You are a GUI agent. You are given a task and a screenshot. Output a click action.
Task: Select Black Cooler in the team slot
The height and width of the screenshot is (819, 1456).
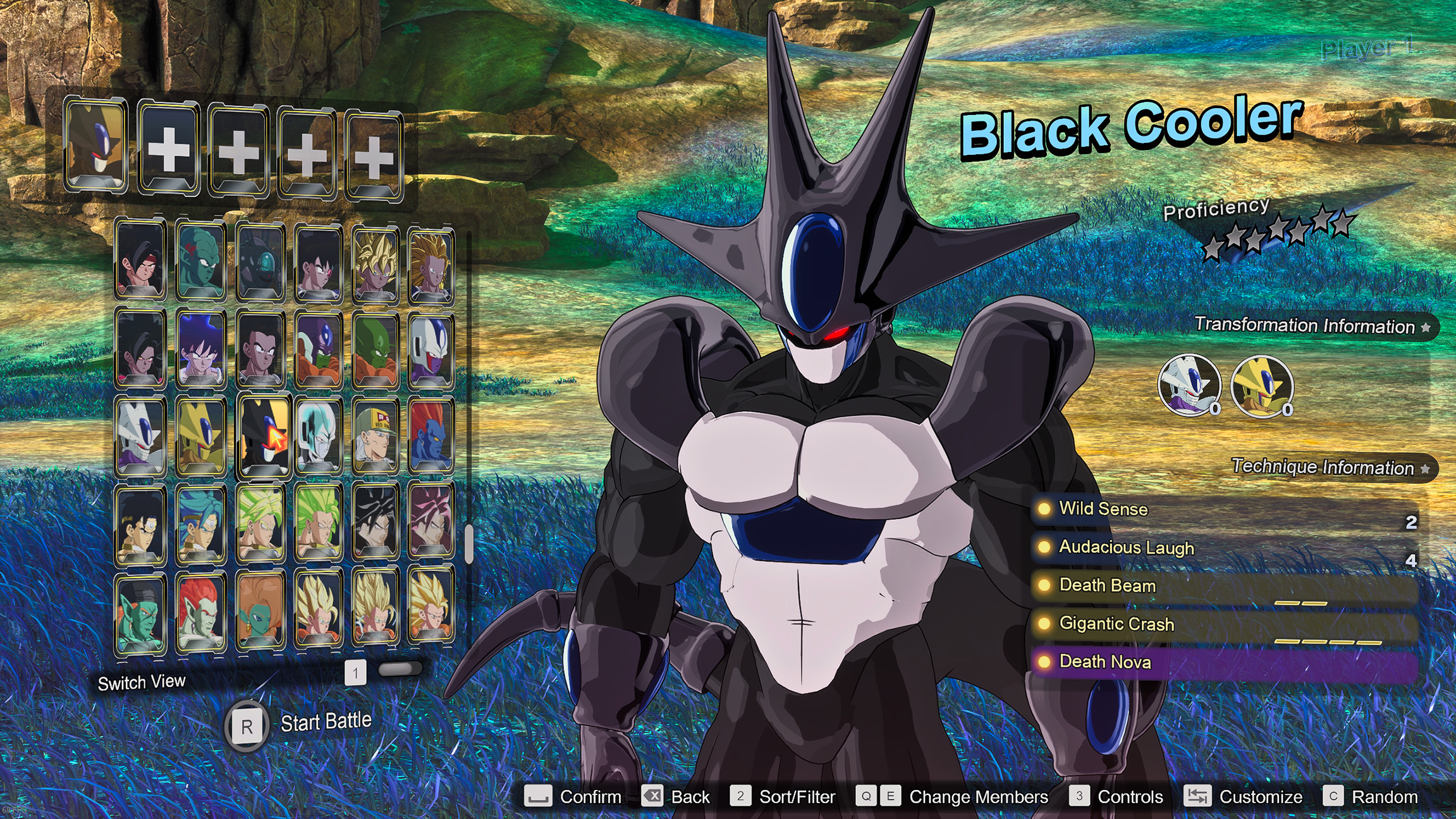[96, 144]
